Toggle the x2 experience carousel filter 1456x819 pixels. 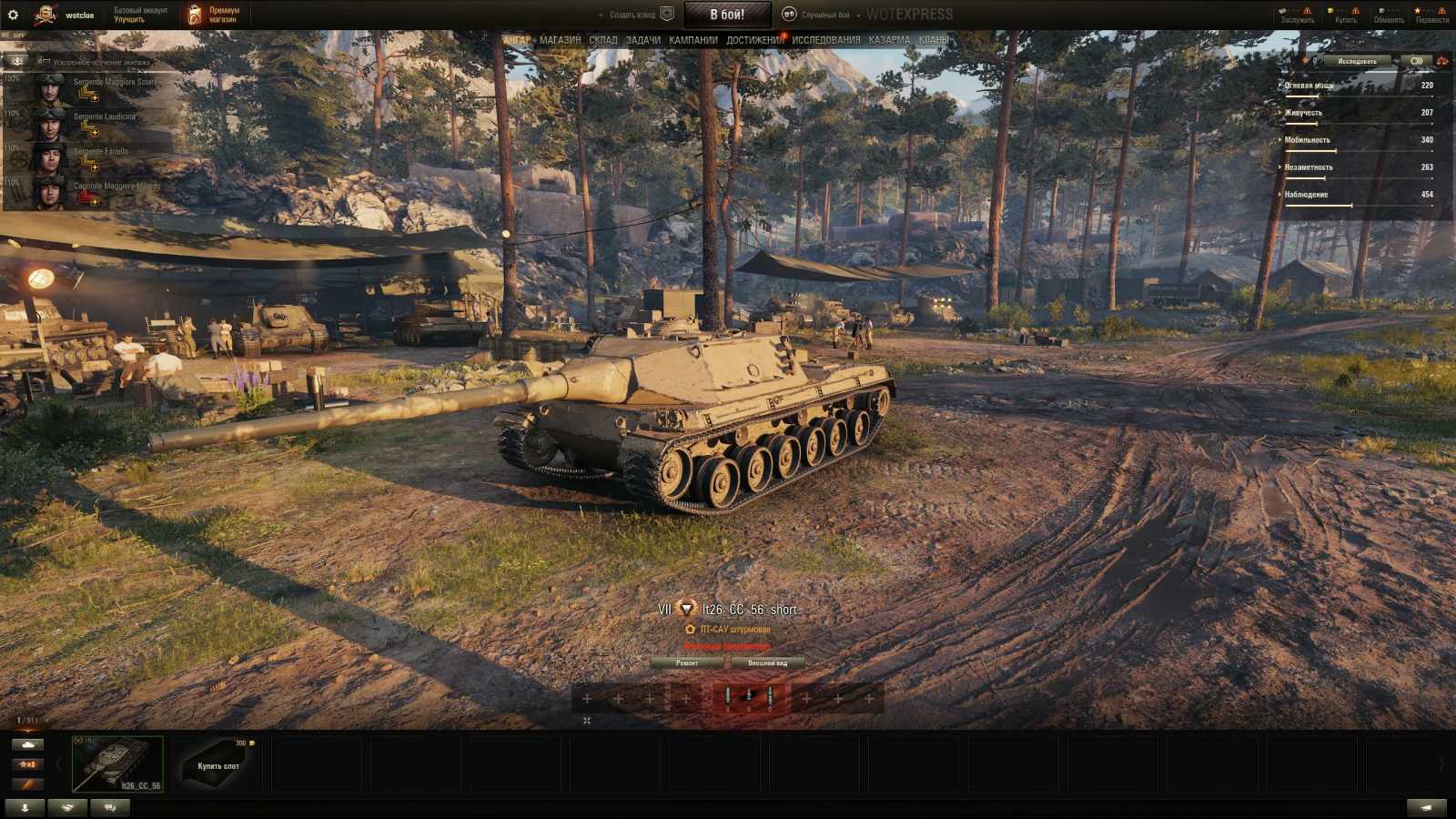26,764
